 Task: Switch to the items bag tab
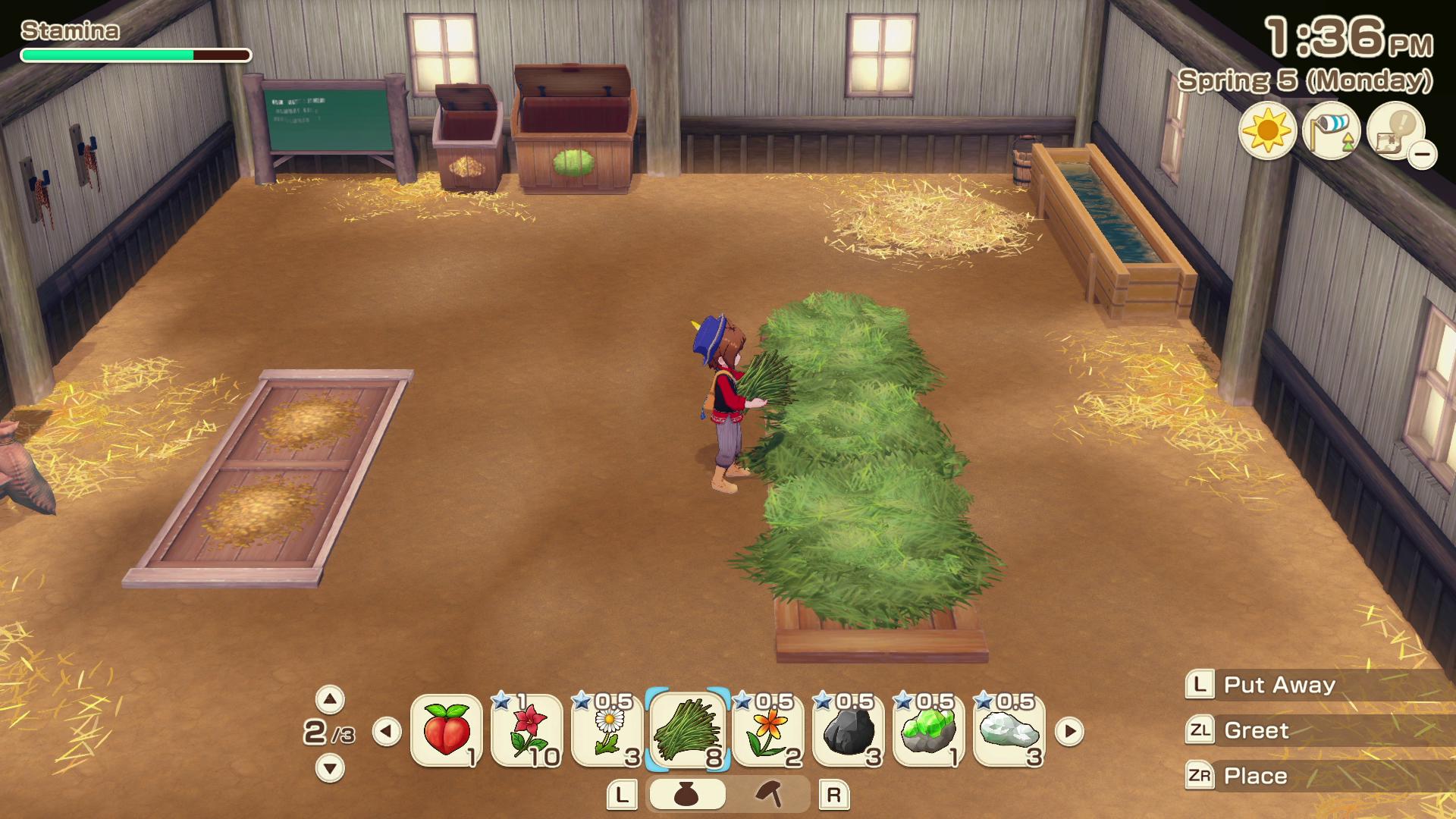pos(688,793)
